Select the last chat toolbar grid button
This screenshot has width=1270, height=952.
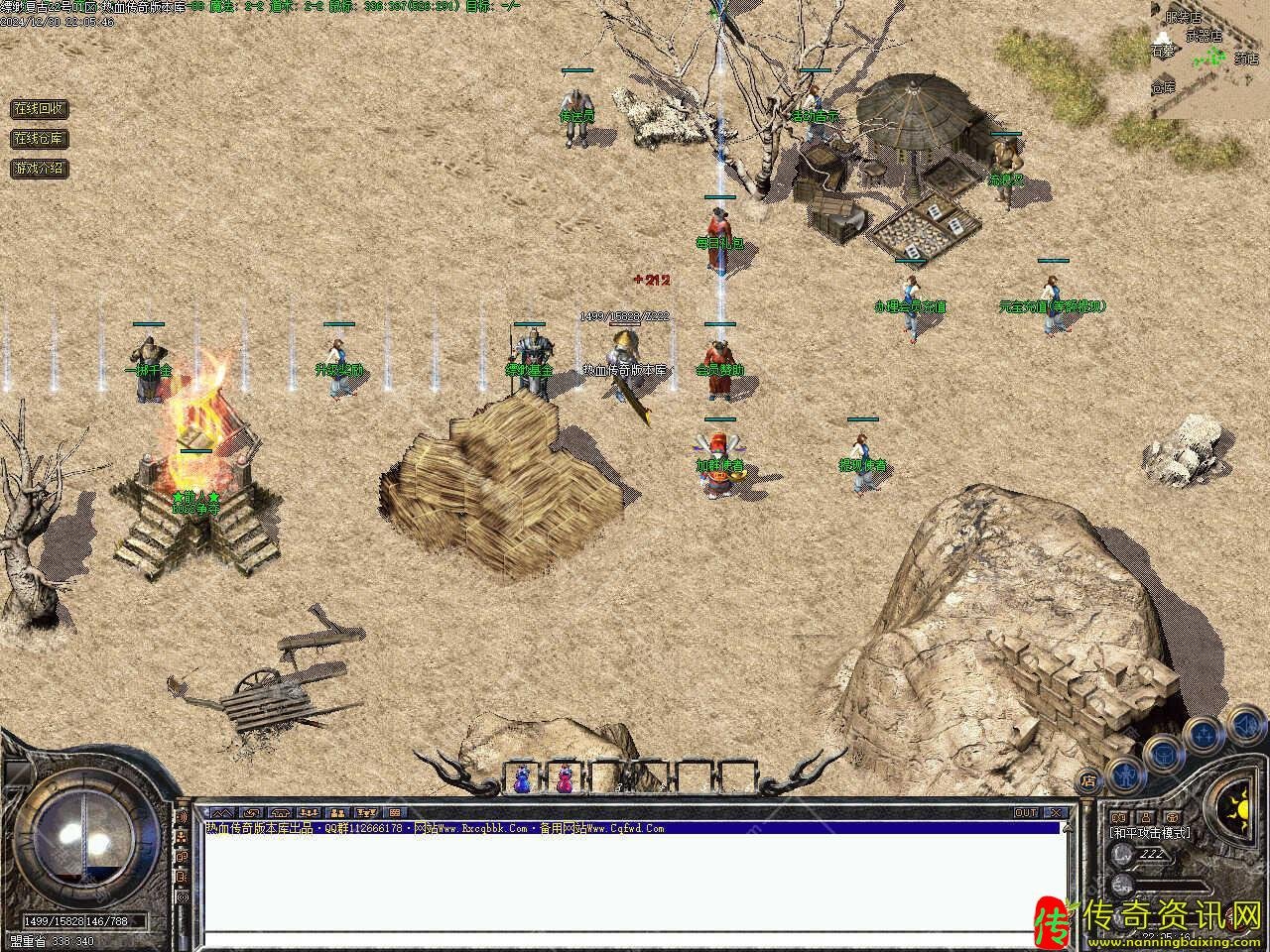(x=393, y=813)
